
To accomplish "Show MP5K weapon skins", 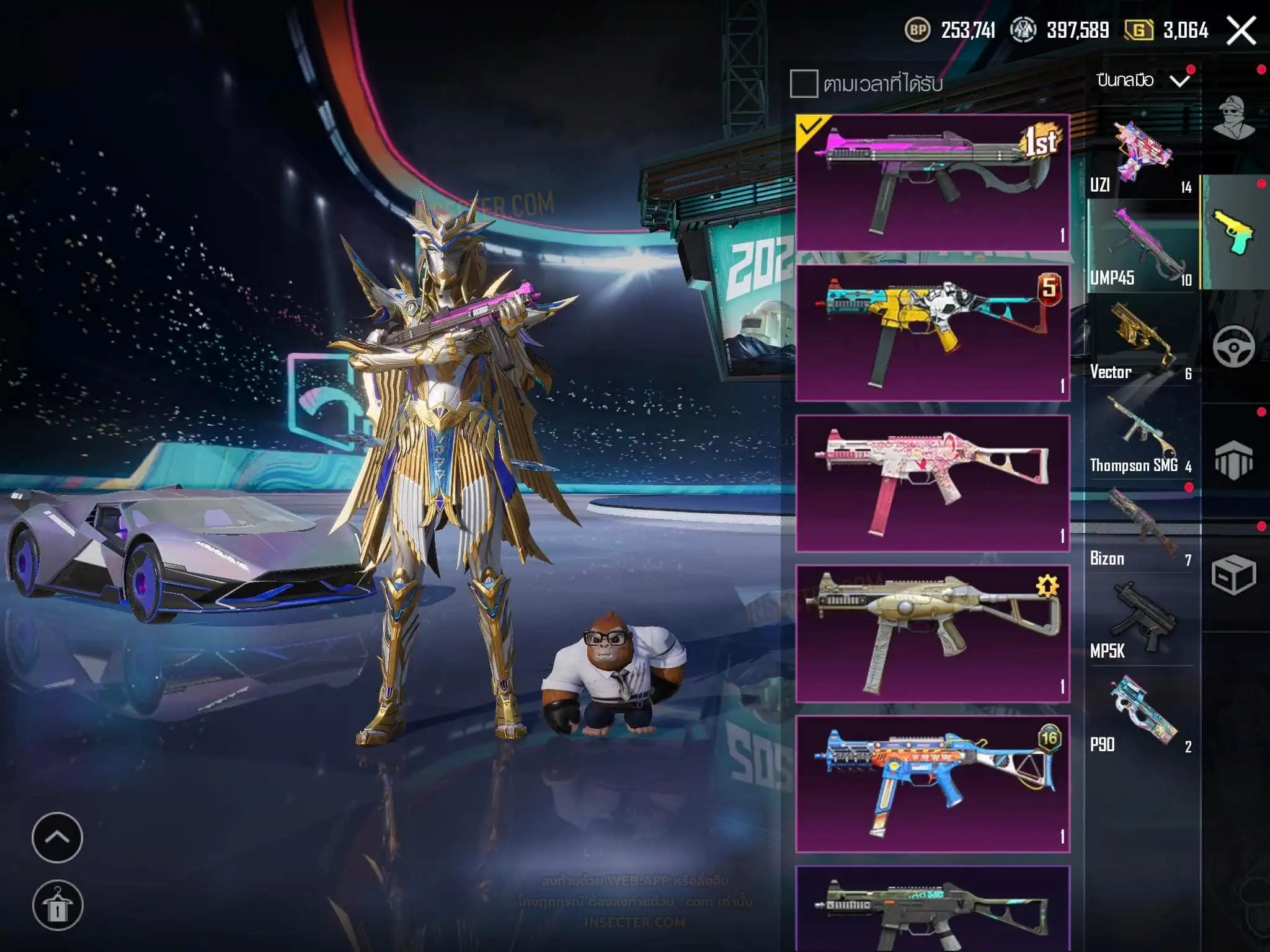I will tap(1141, 623).
